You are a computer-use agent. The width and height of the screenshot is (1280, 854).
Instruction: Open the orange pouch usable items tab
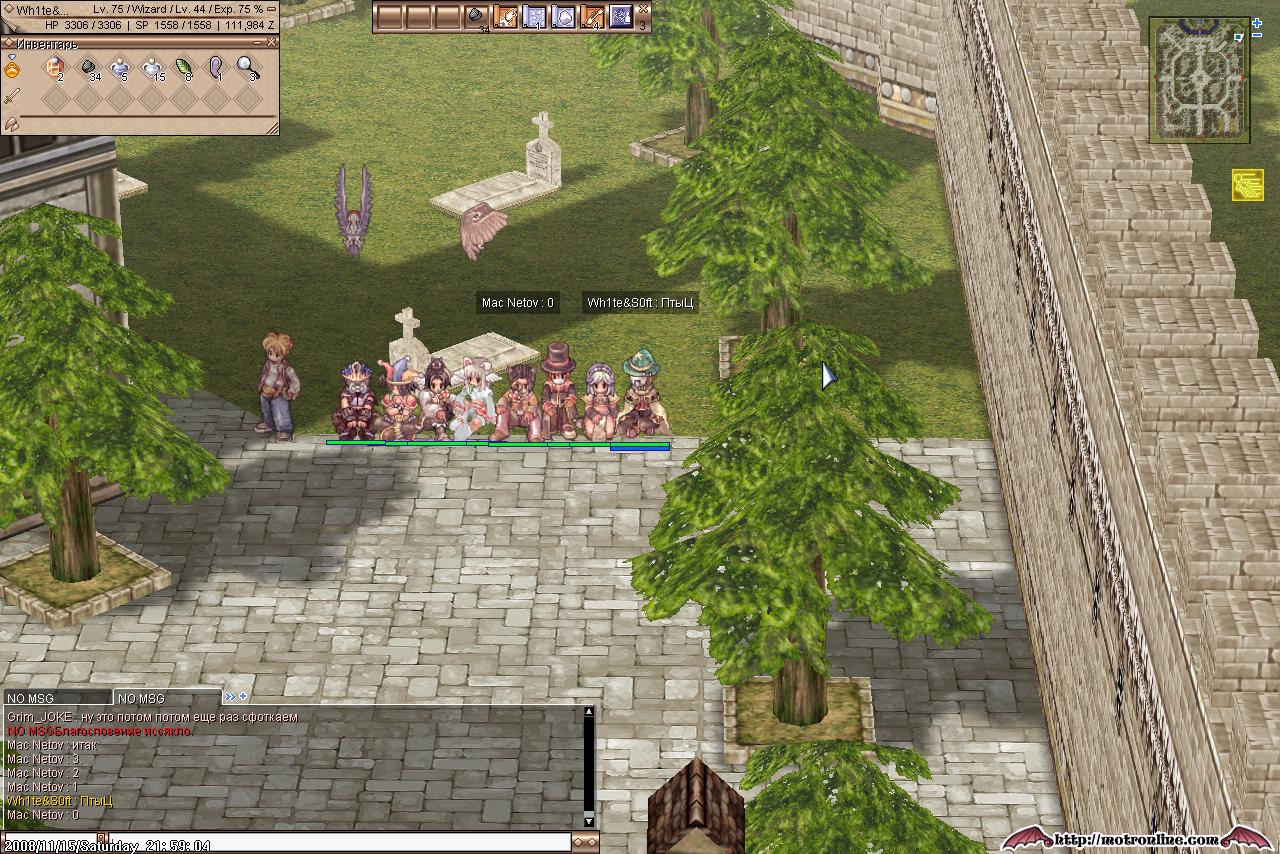pyautogui.click(x=12, y=69)
